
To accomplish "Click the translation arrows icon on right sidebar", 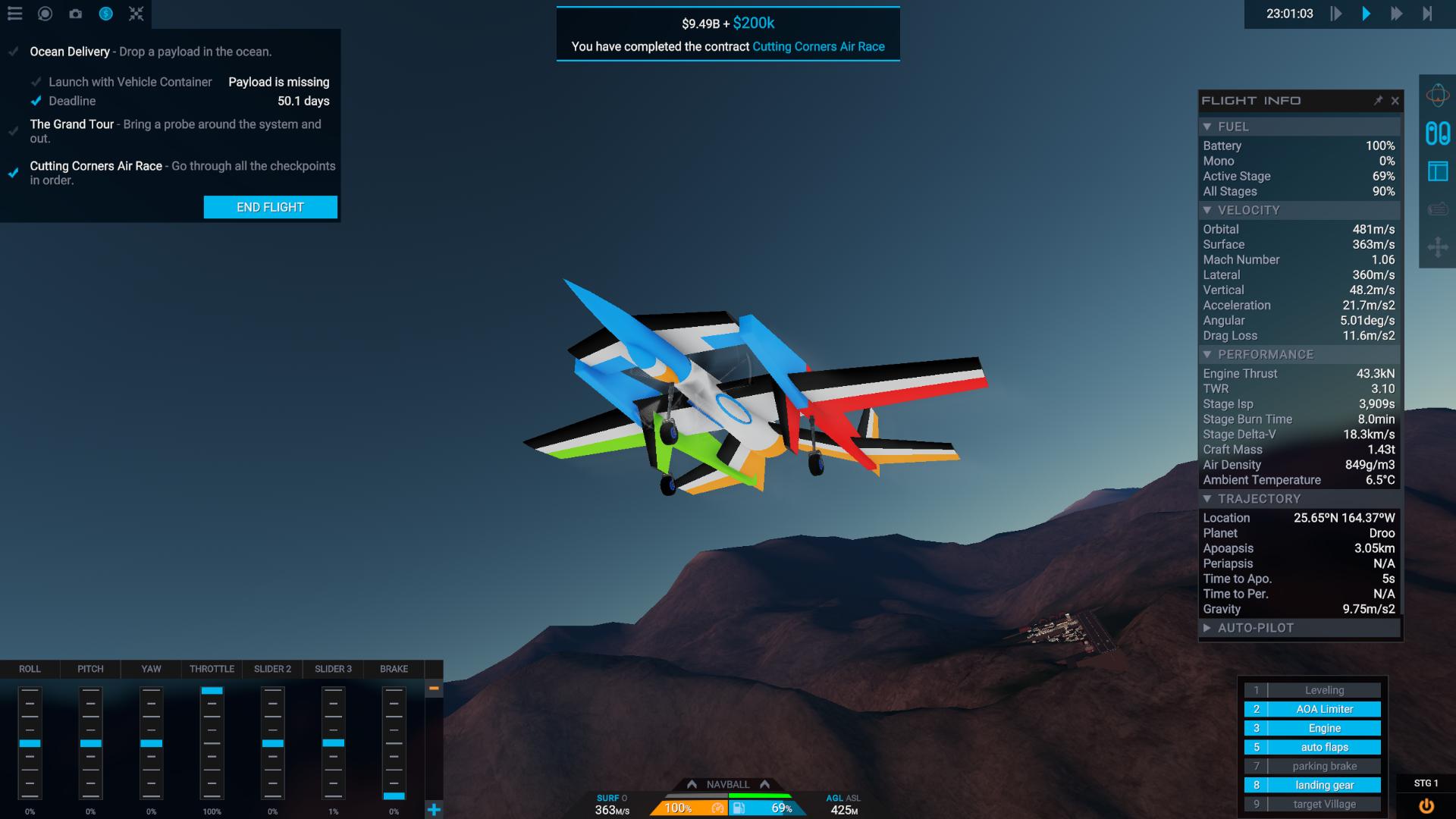I will click(1439, 246).
